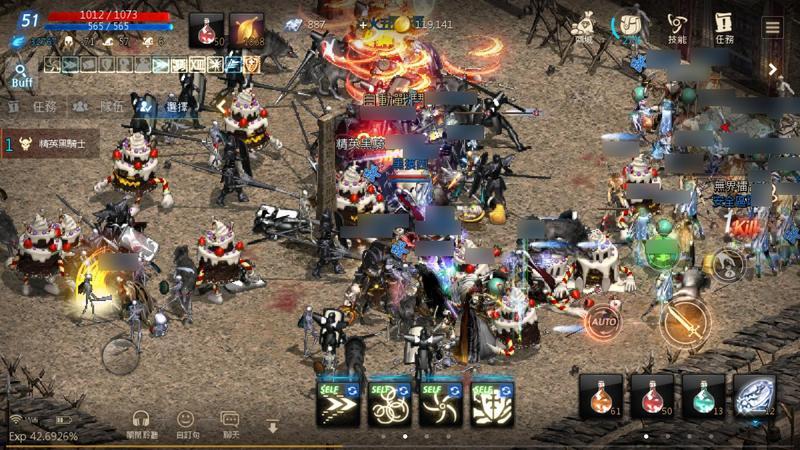This screenshot has width=800, height=450.
Task: Open the hamburger main menu
Action: (x=772, y=26)
